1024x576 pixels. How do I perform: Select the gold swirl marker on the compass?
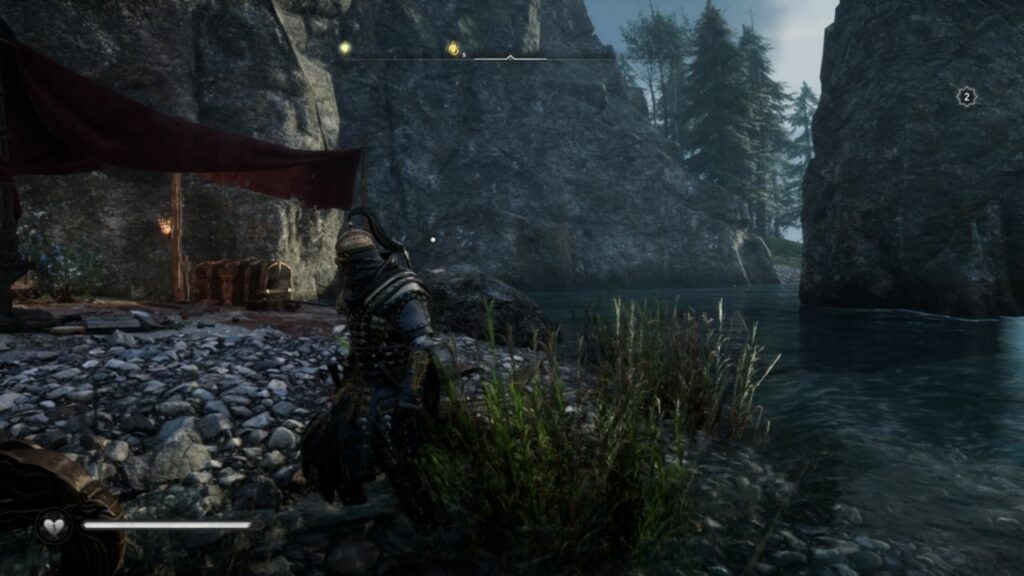pos(453,48)
